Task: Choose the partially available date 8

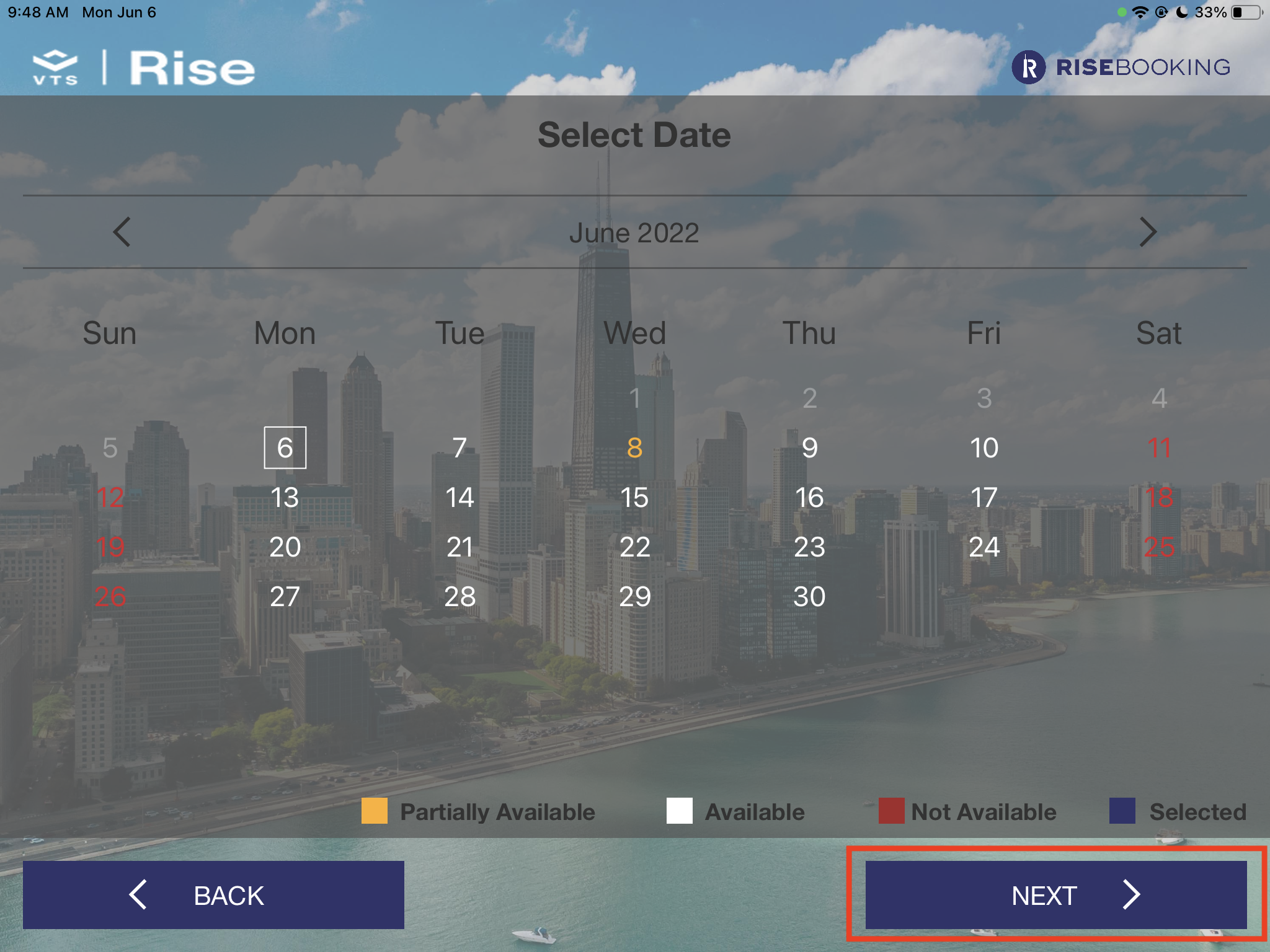Action: click(x=634, y=447)
